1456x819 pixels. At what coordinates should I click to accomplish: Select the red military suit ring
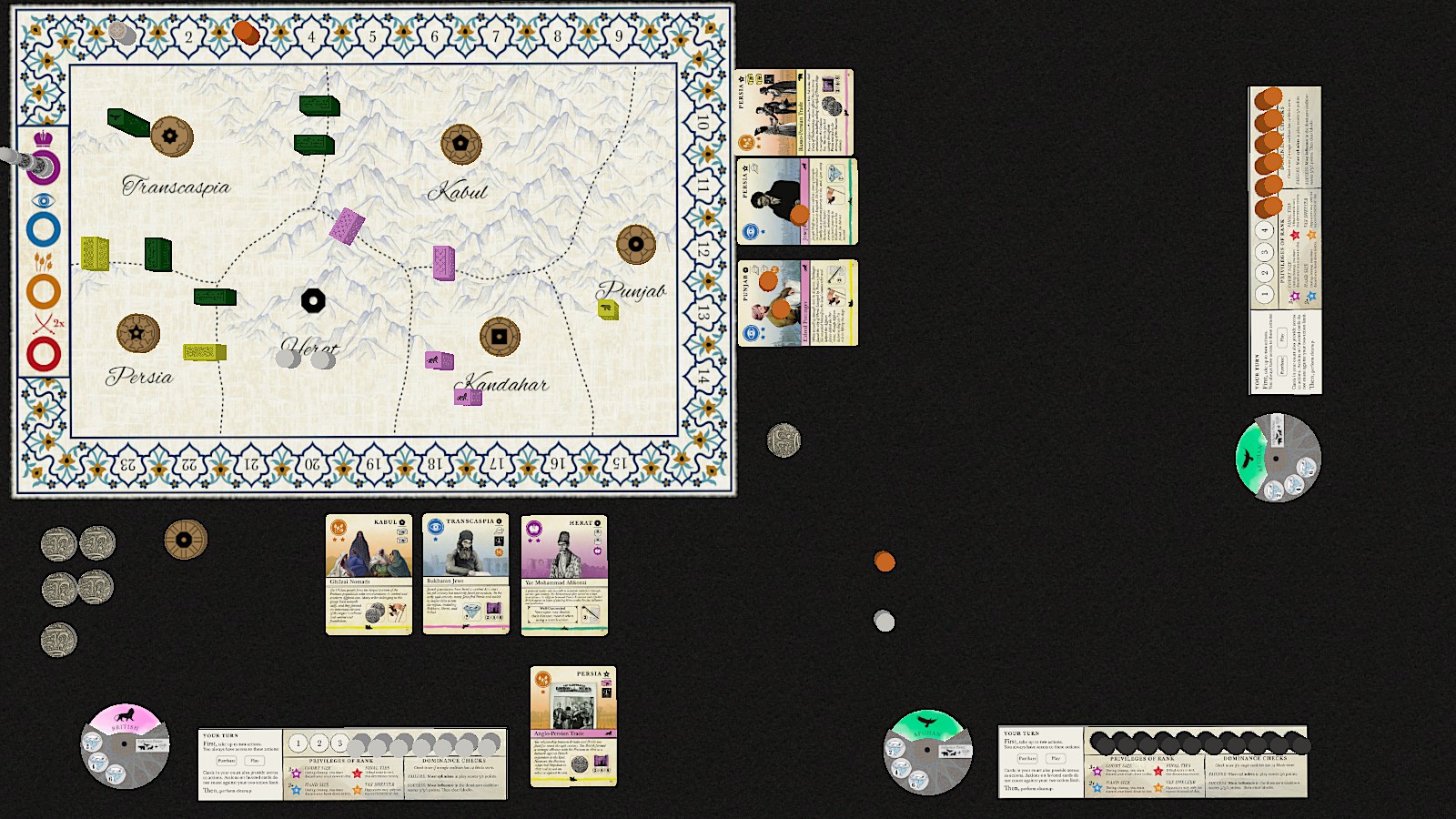[44, 354]
